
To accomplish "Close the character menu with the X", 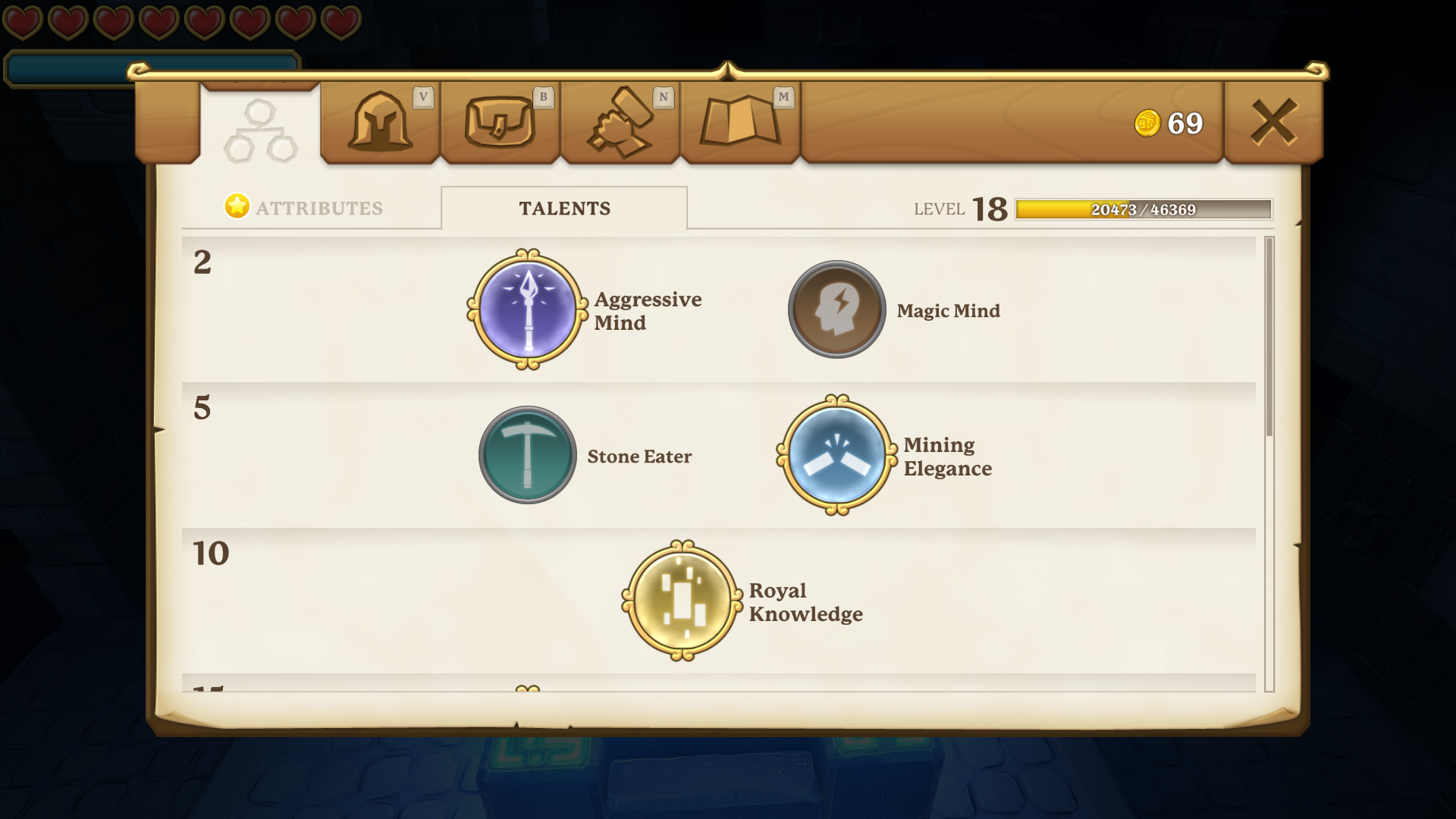I will pos(1273,122).
